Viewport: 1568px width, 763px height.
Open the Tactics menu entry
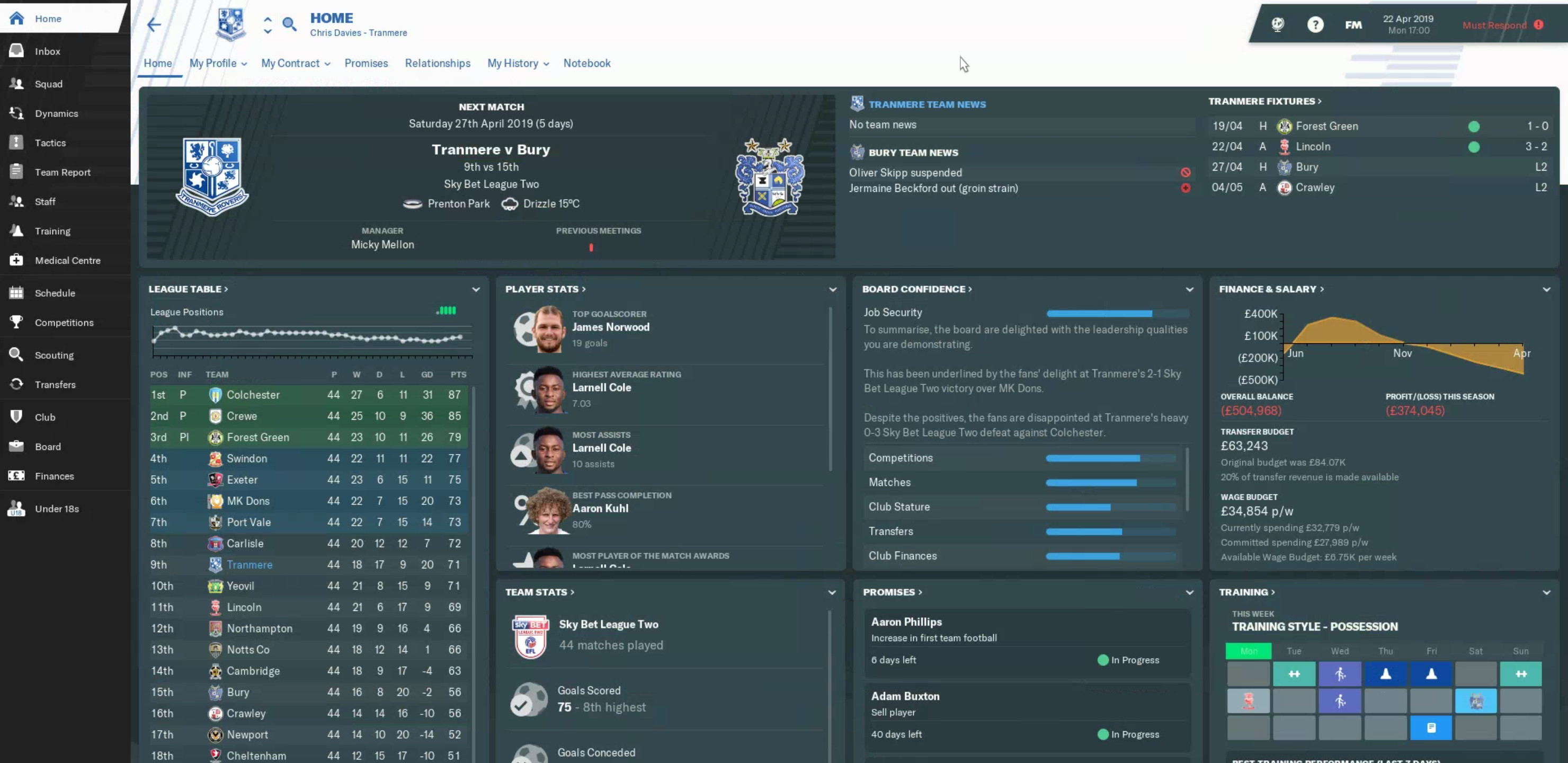tap(50, 143)
